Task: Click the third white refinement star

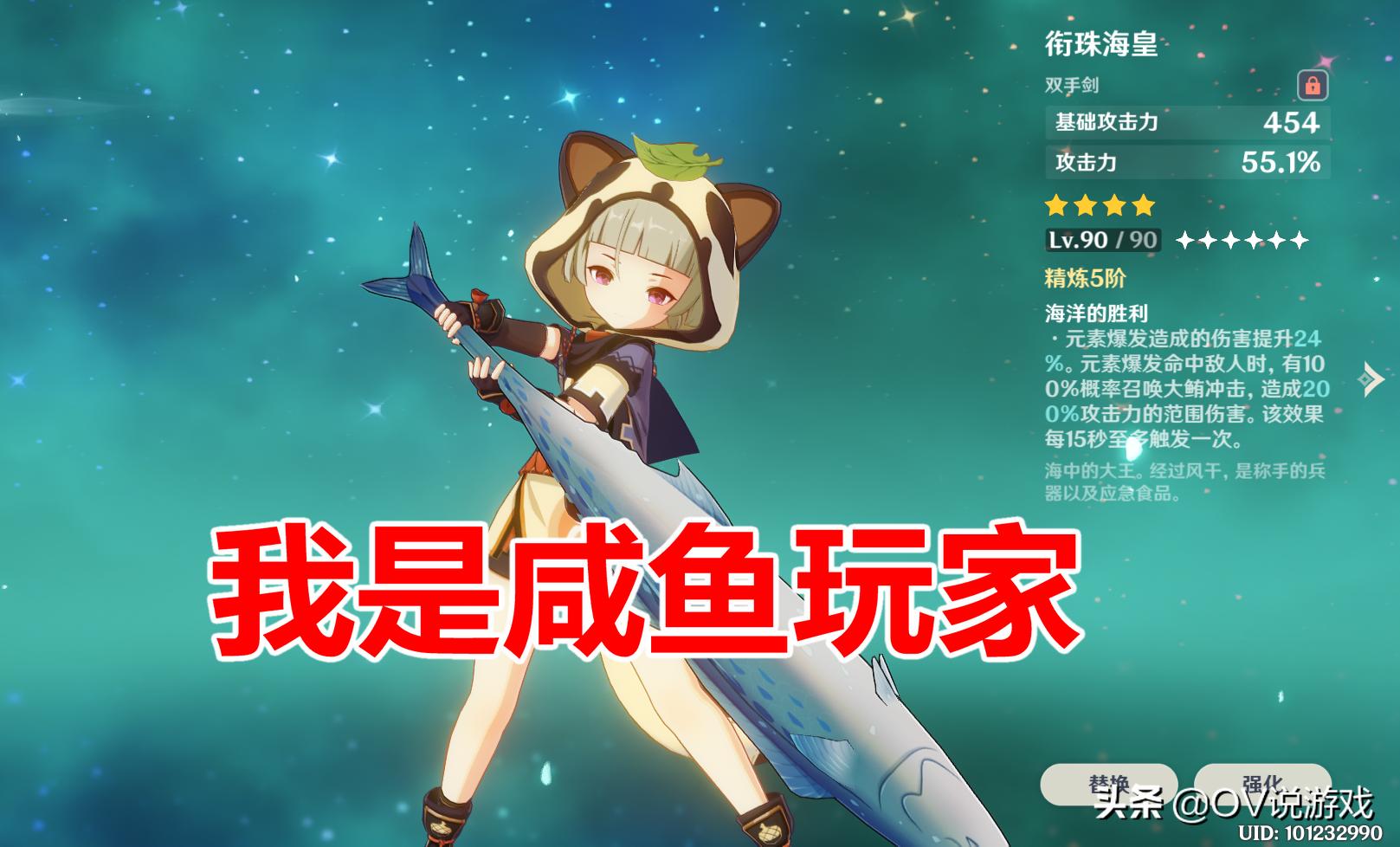Action: pyautogui.click(x=1232, y=238)
